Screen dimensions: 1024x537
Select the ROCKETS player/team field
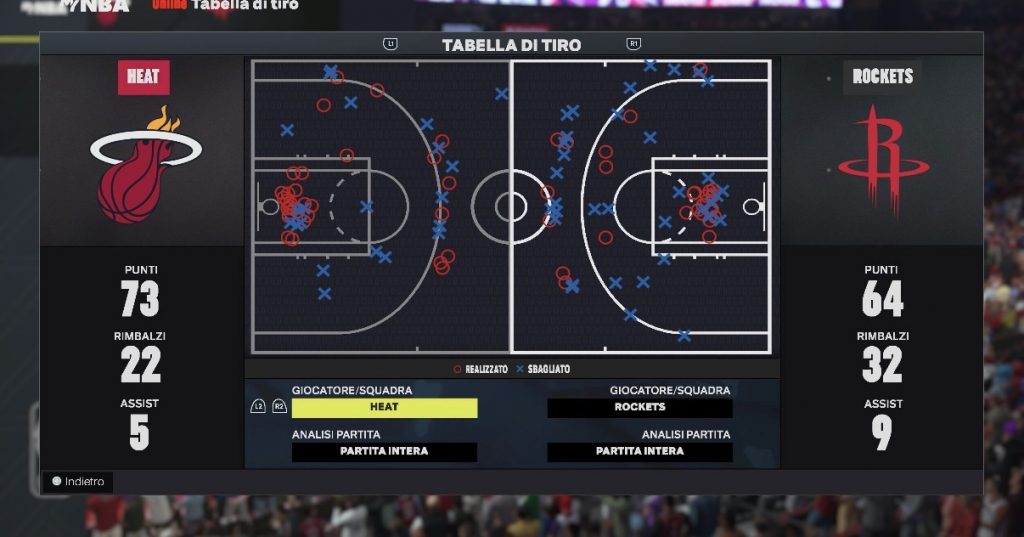(x=640, y=408)
